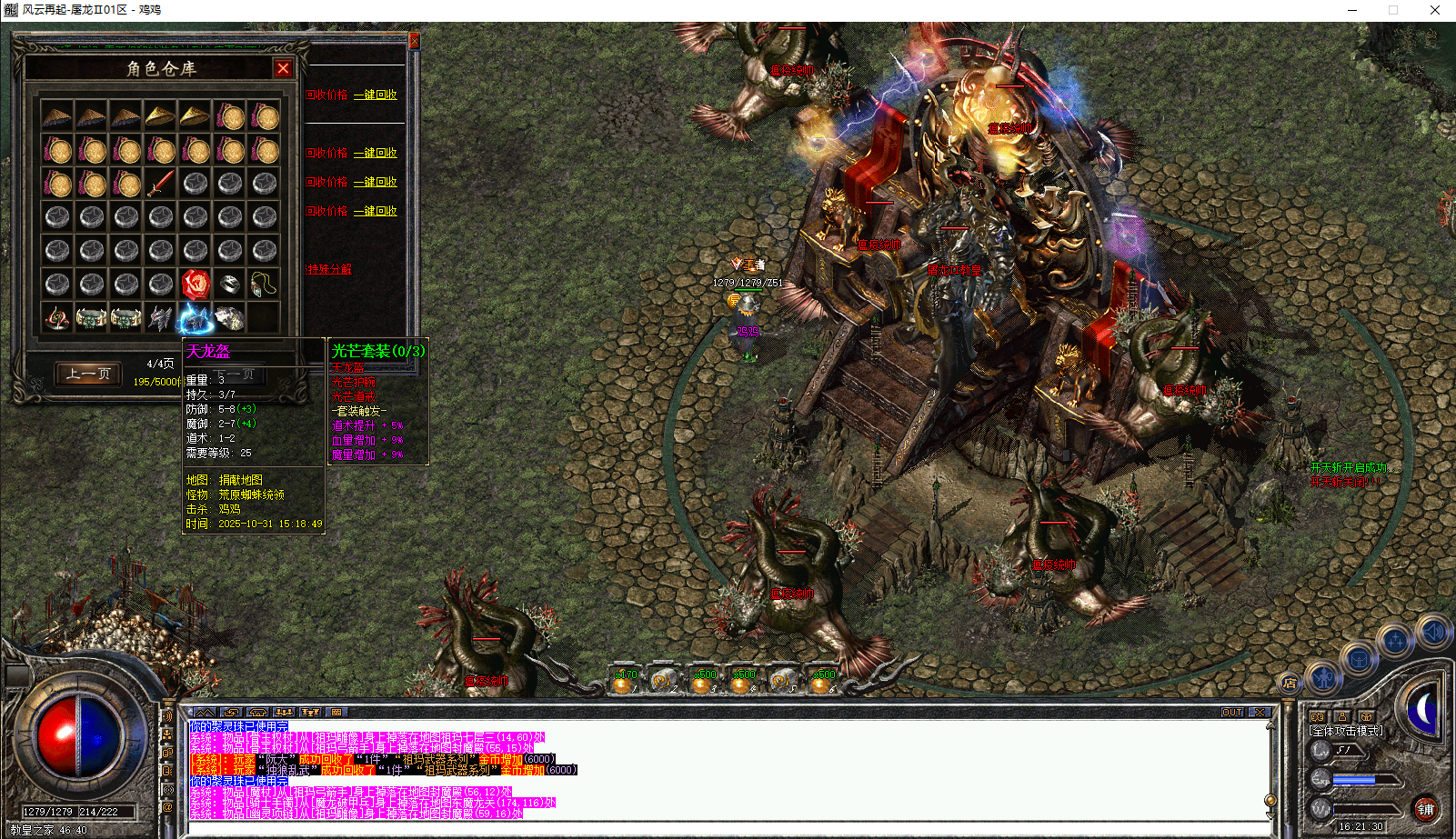Screen dimensions: 1456x839
Task: Open the bag chest round icon
Action: (1359, 659)
